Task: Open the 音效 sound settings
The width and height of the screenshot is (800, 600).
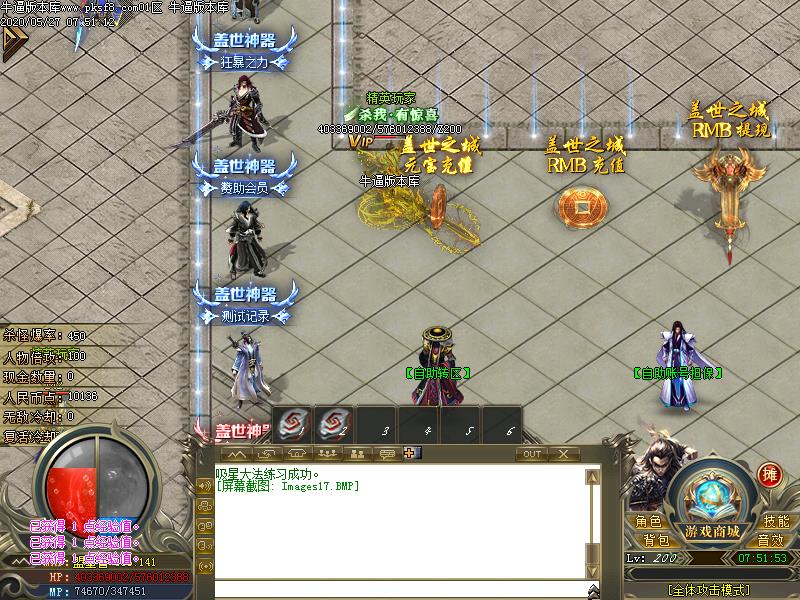Action: 770,540
